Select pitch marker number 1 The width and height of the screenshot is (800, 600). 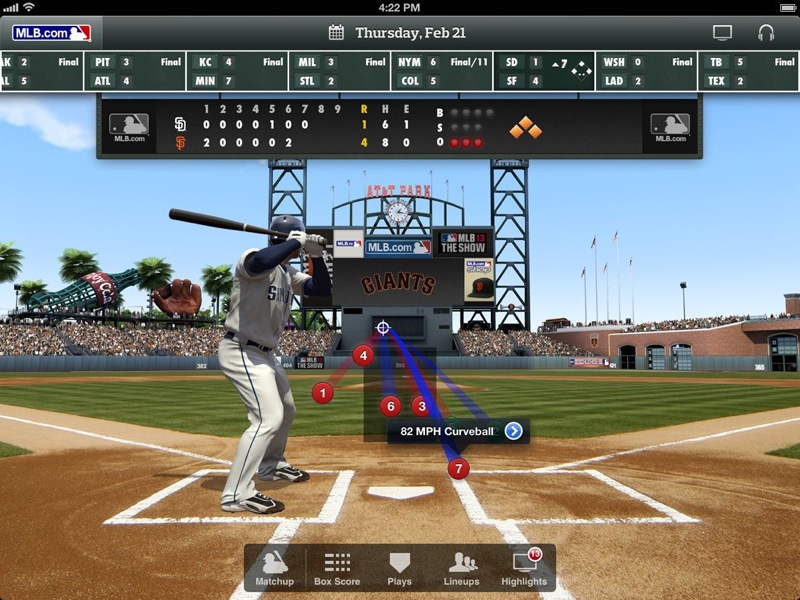322,393
